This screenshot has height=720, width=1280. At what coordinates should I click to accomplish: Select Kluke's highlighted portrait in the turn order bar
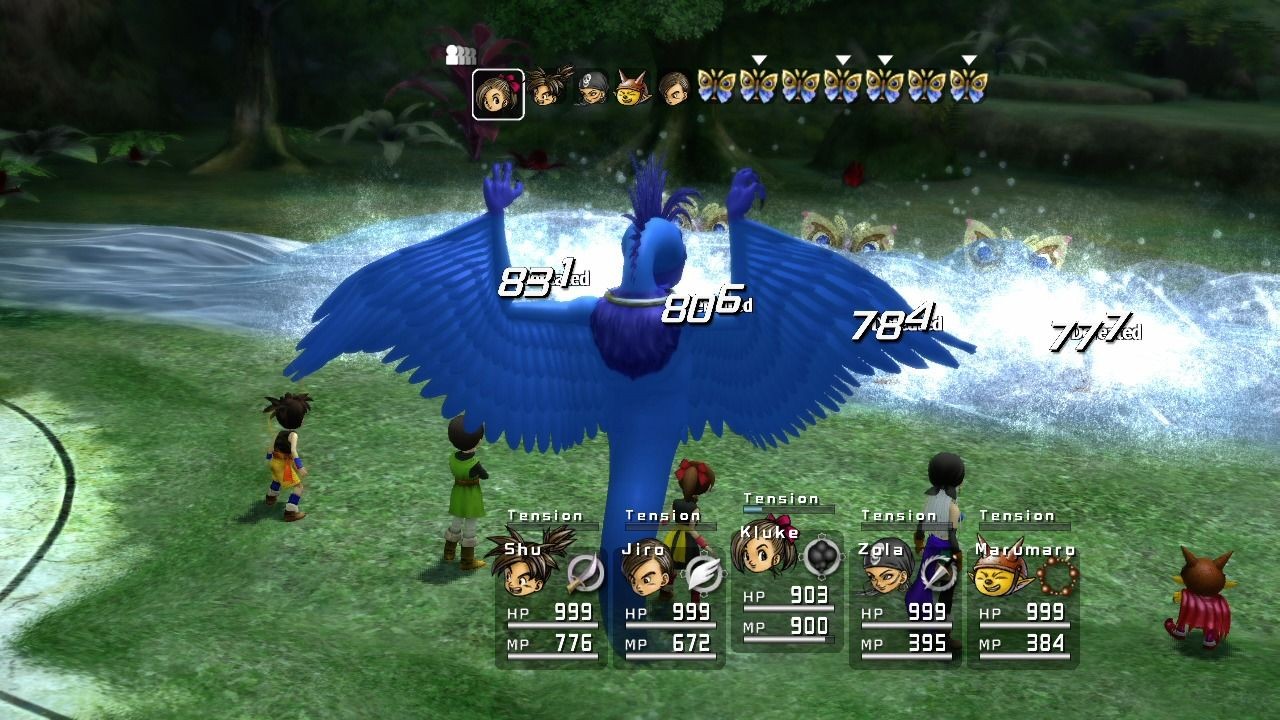497,88
